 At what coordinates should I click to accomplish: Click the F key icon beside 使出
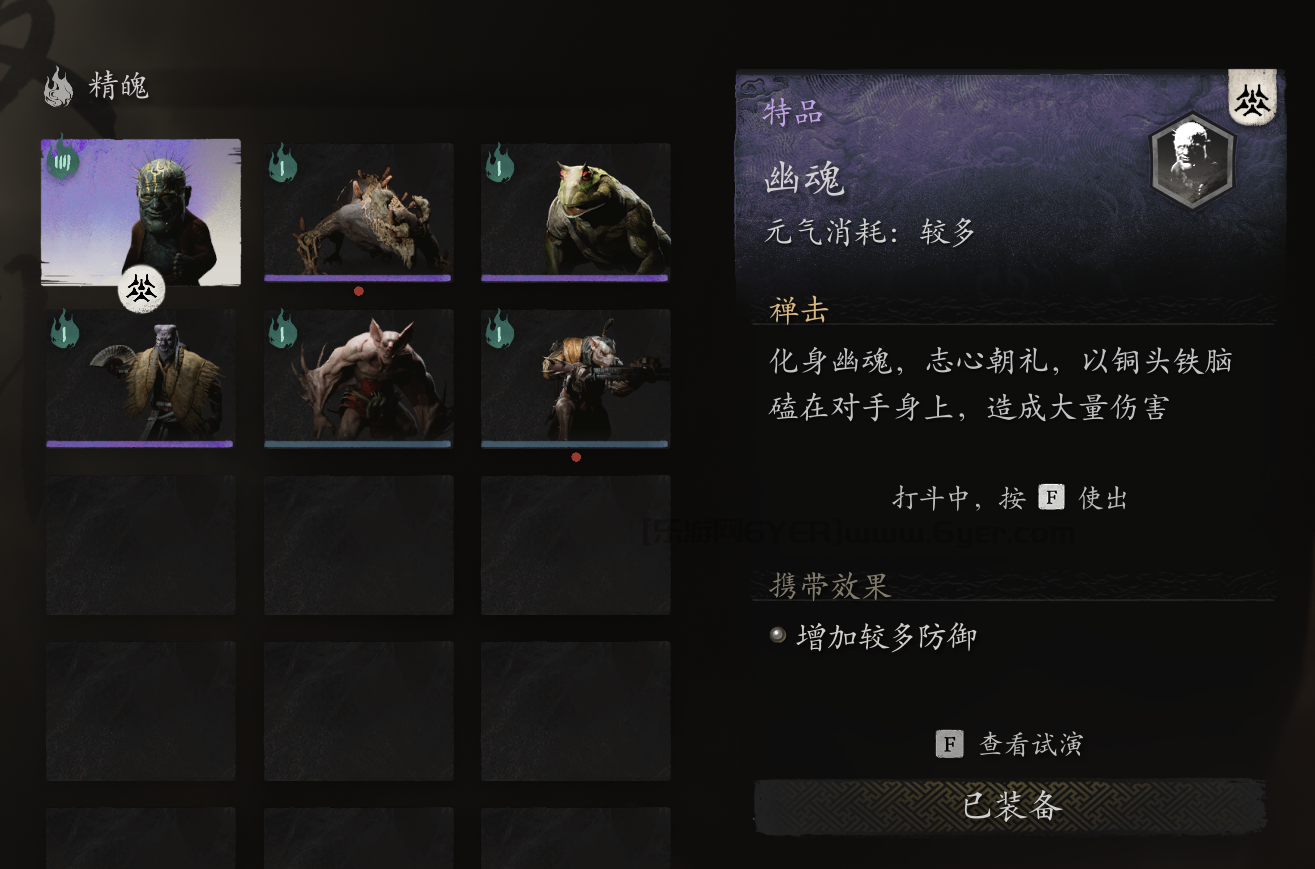tap(1051, 496)
